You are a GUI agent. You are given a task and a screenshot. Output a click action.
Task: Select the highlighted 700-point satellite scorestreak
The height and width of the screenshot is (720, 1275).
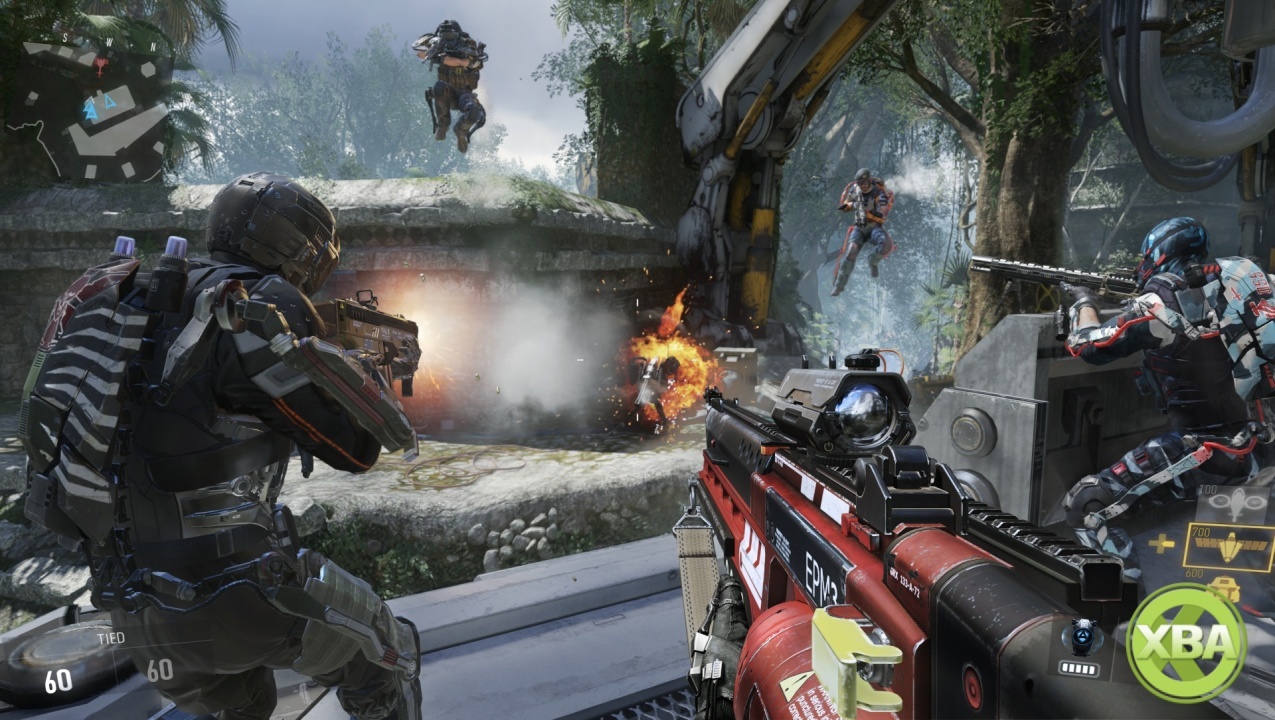(x=1229, y=547)
